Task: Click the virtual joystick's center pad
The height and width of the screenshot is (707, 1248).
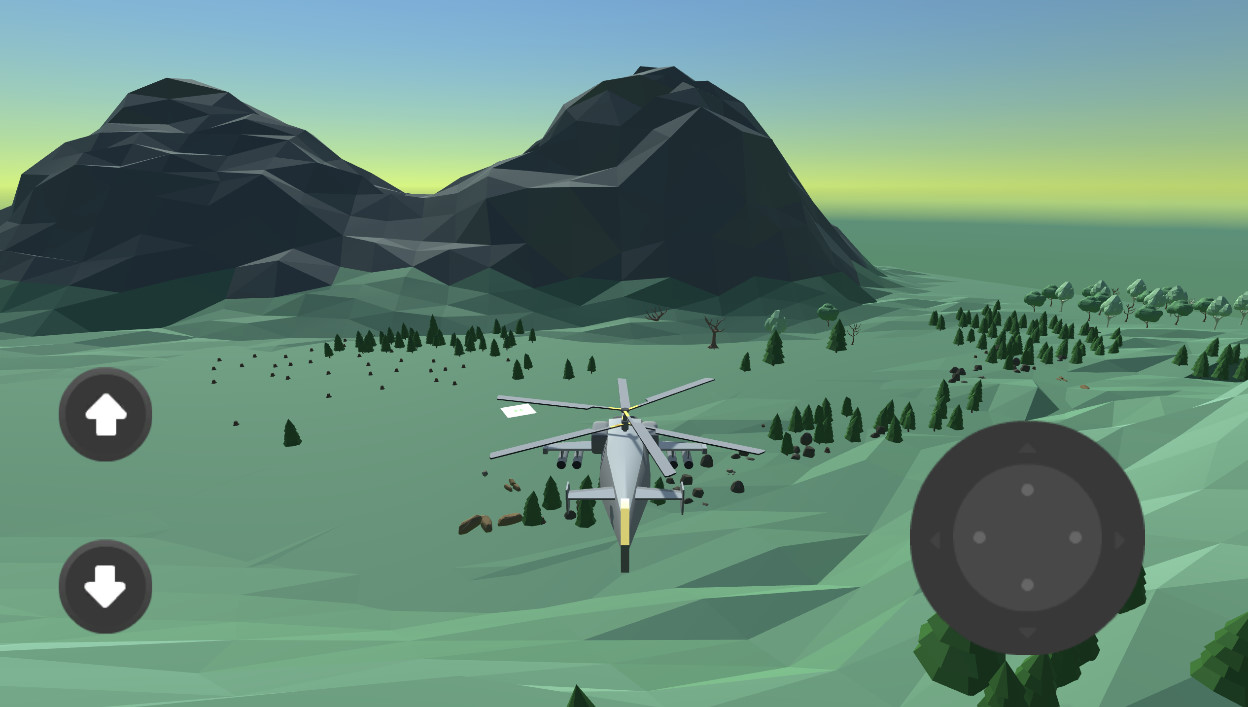Action: pos(1027,537)
